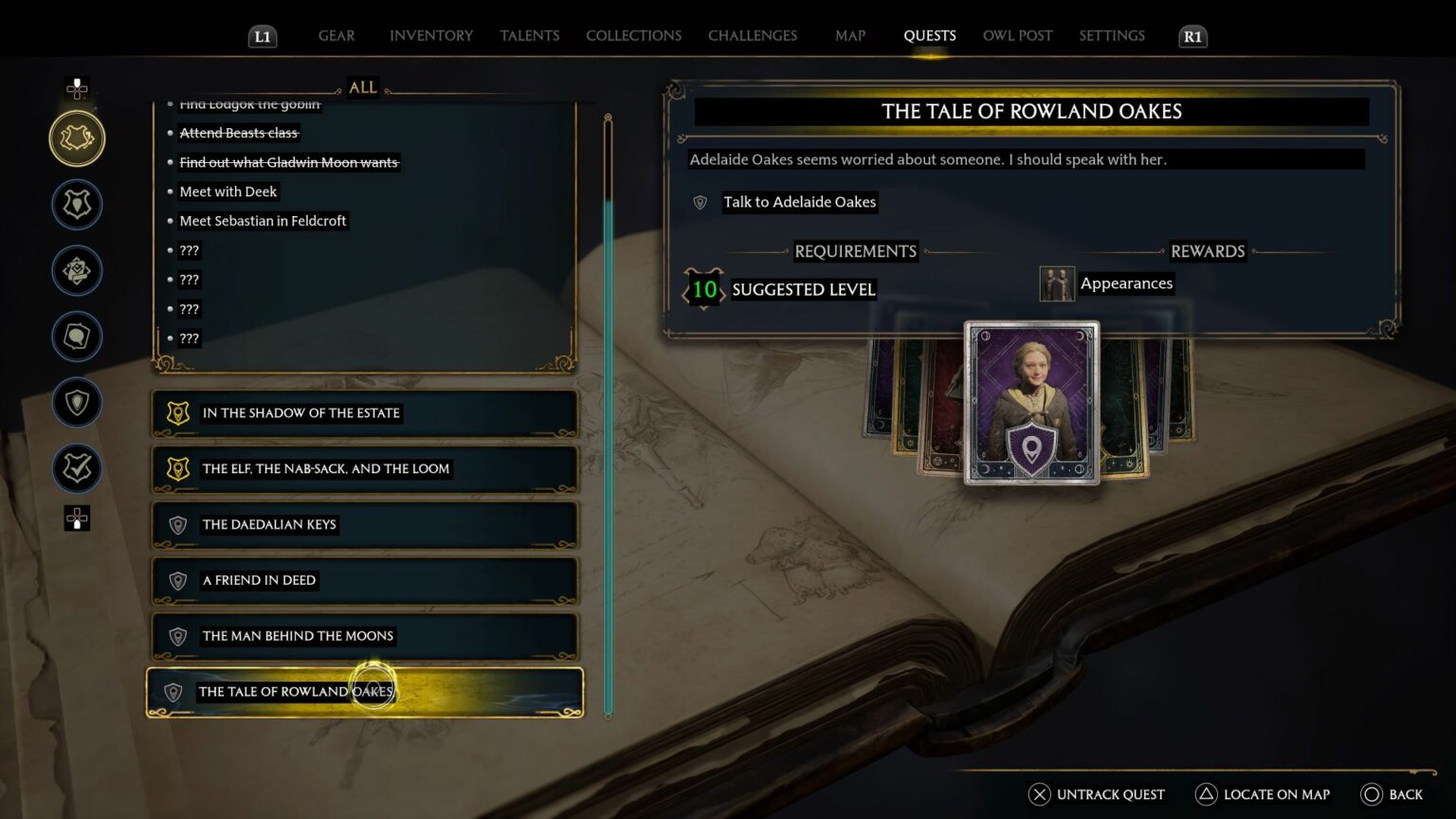This screenshot has width=1456, height=819.
Task: Open the Completed Quests checkmark shield icon
Action: click(x=77, y=468)
